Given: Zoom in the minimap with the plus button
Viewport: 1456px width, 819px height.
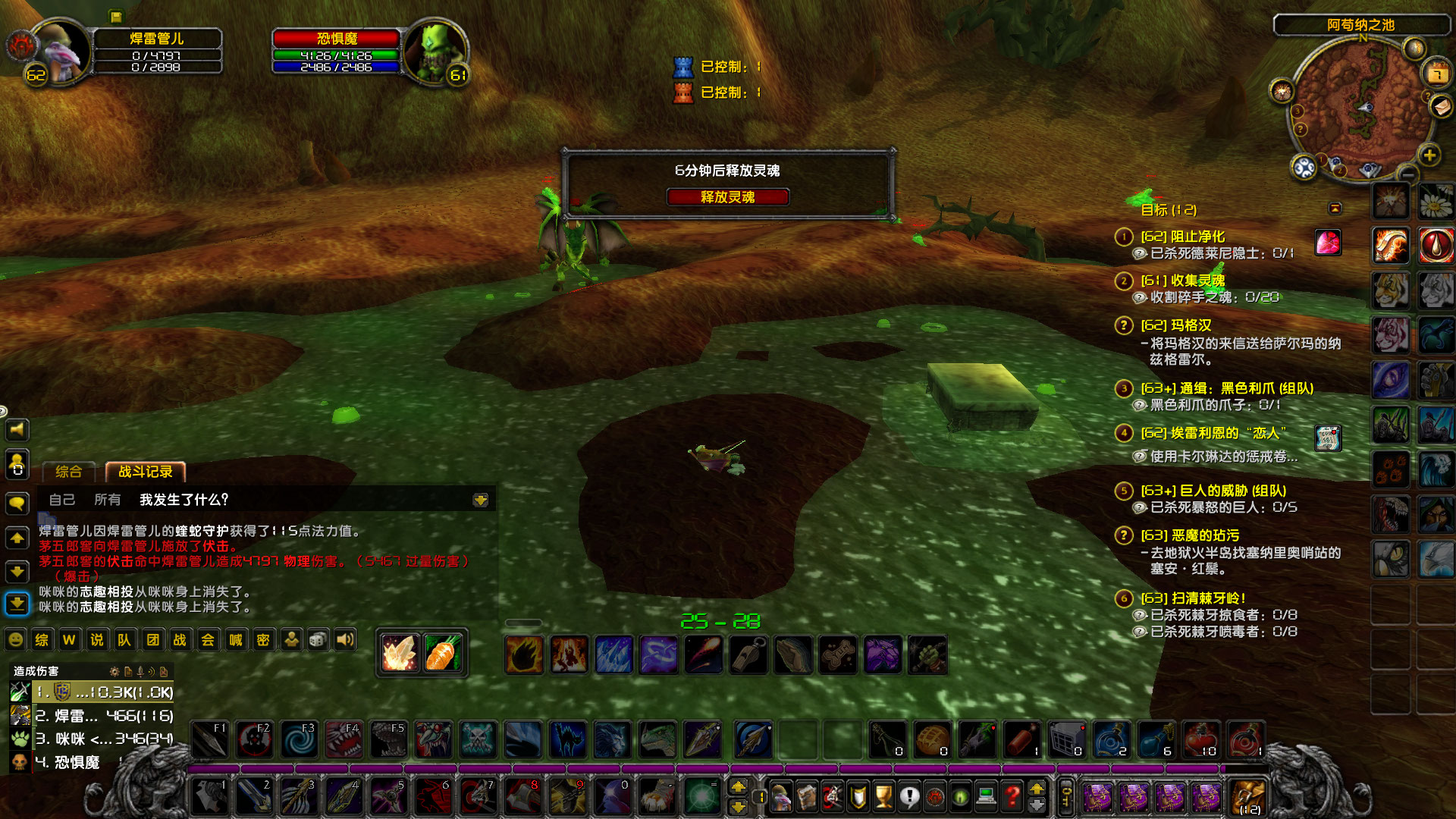Looking at the screenshot, I should tap(1429, 155).
